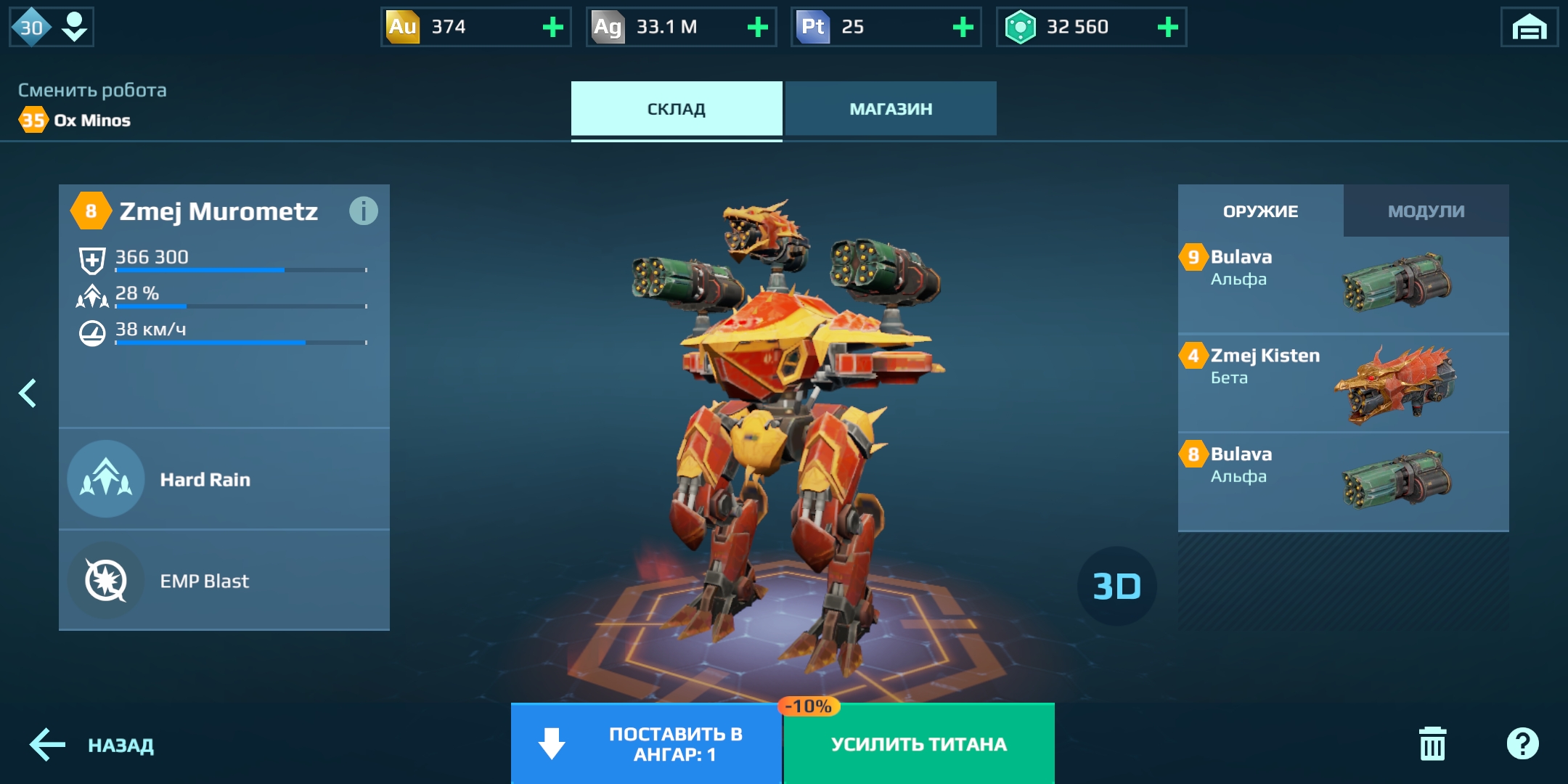Delete titan with the trash can icon
1568x784 pixels.
(x=1432, y=744)
